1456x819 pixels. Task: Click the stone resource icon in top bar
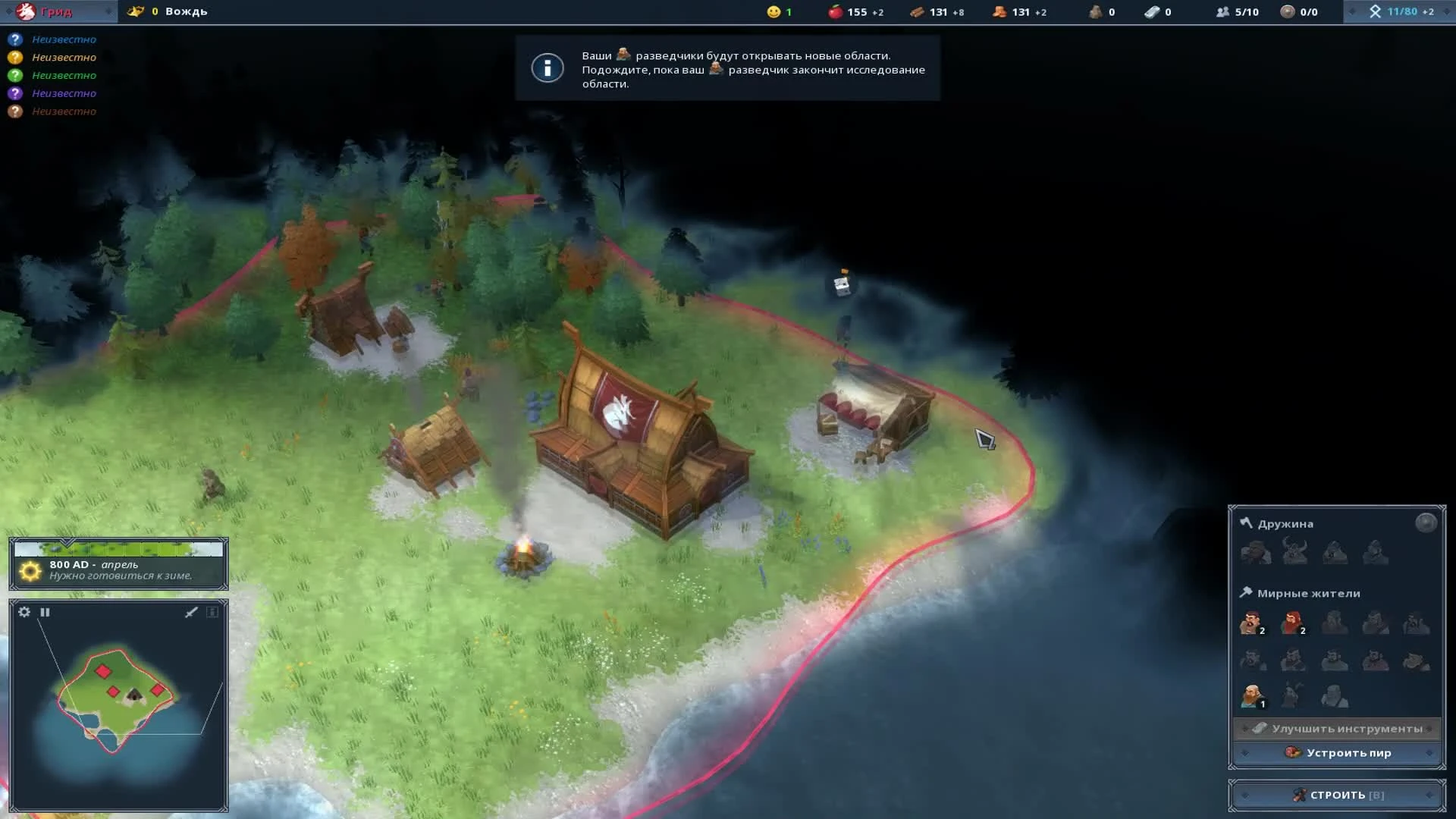(x=1097, y=11)
